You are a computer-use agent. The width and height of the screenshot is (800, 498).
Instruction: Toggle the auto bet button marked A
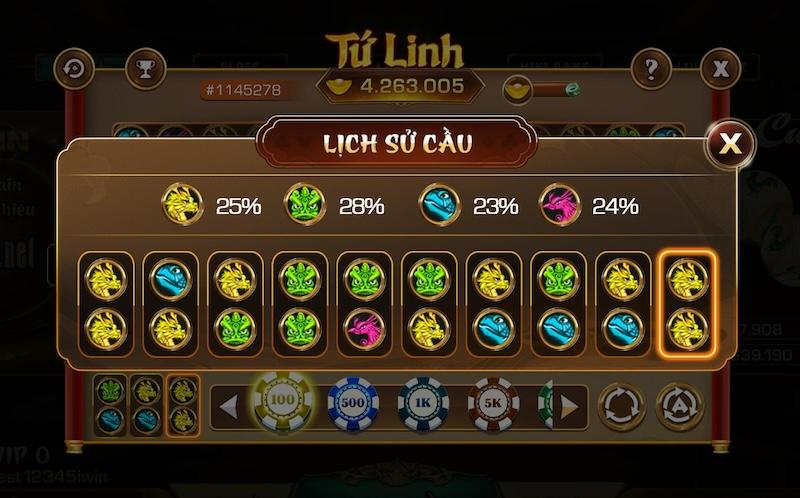680,406
